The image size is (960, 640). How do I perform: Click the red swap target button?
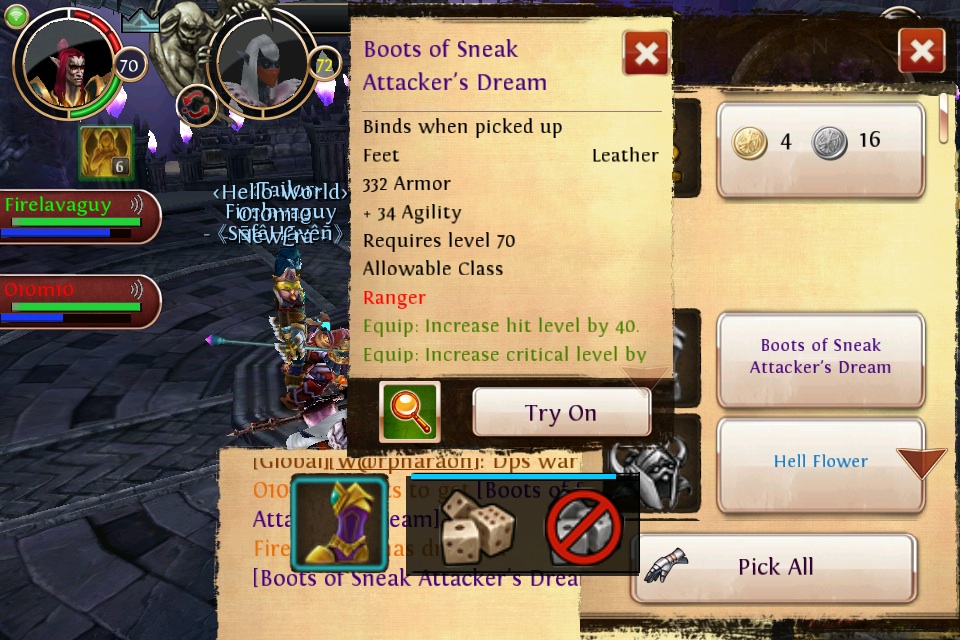tap(196, 105)
